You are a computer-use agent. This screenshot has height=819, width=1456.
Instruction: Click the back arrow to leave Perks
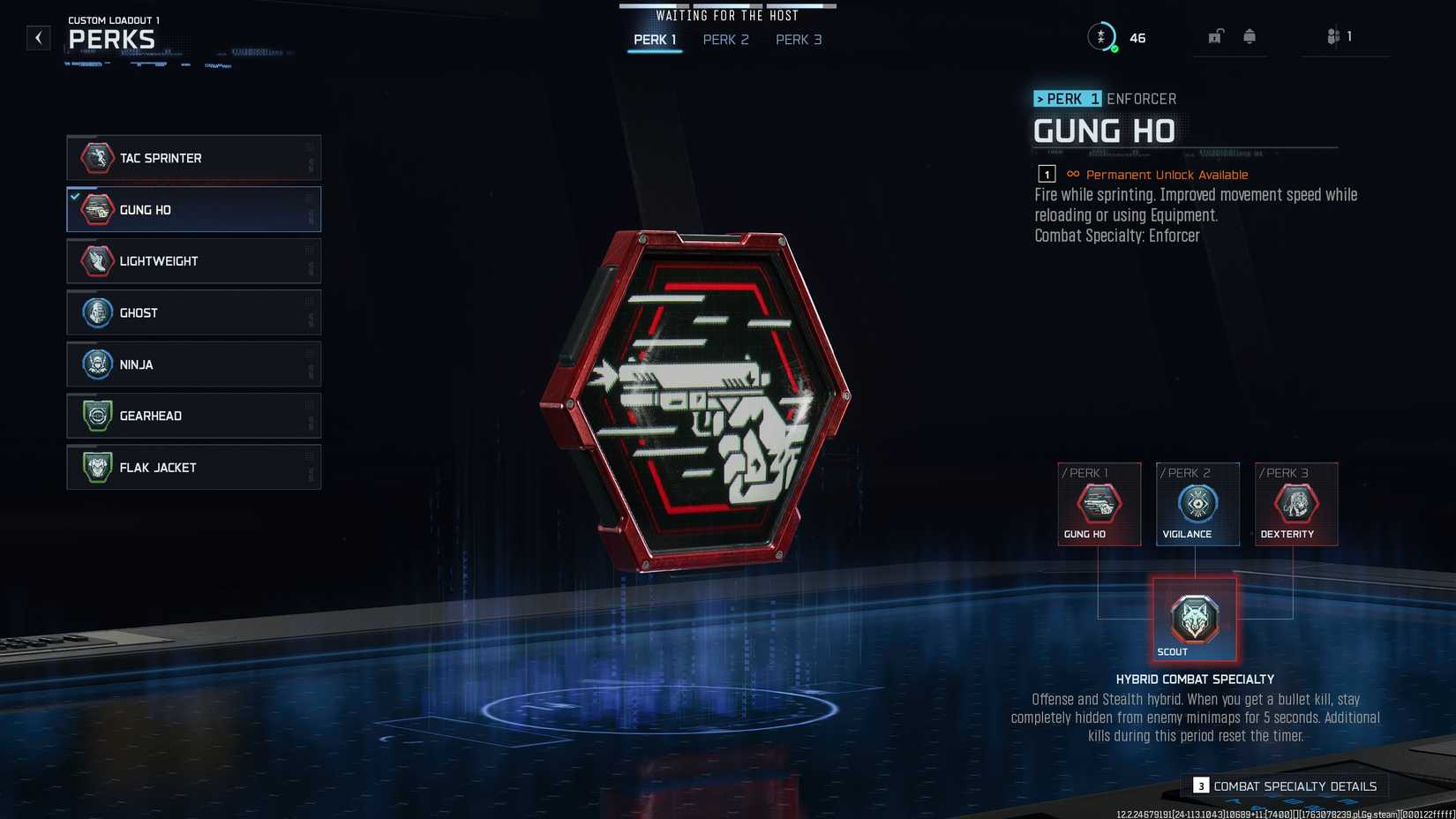click(x=37, y=38)
